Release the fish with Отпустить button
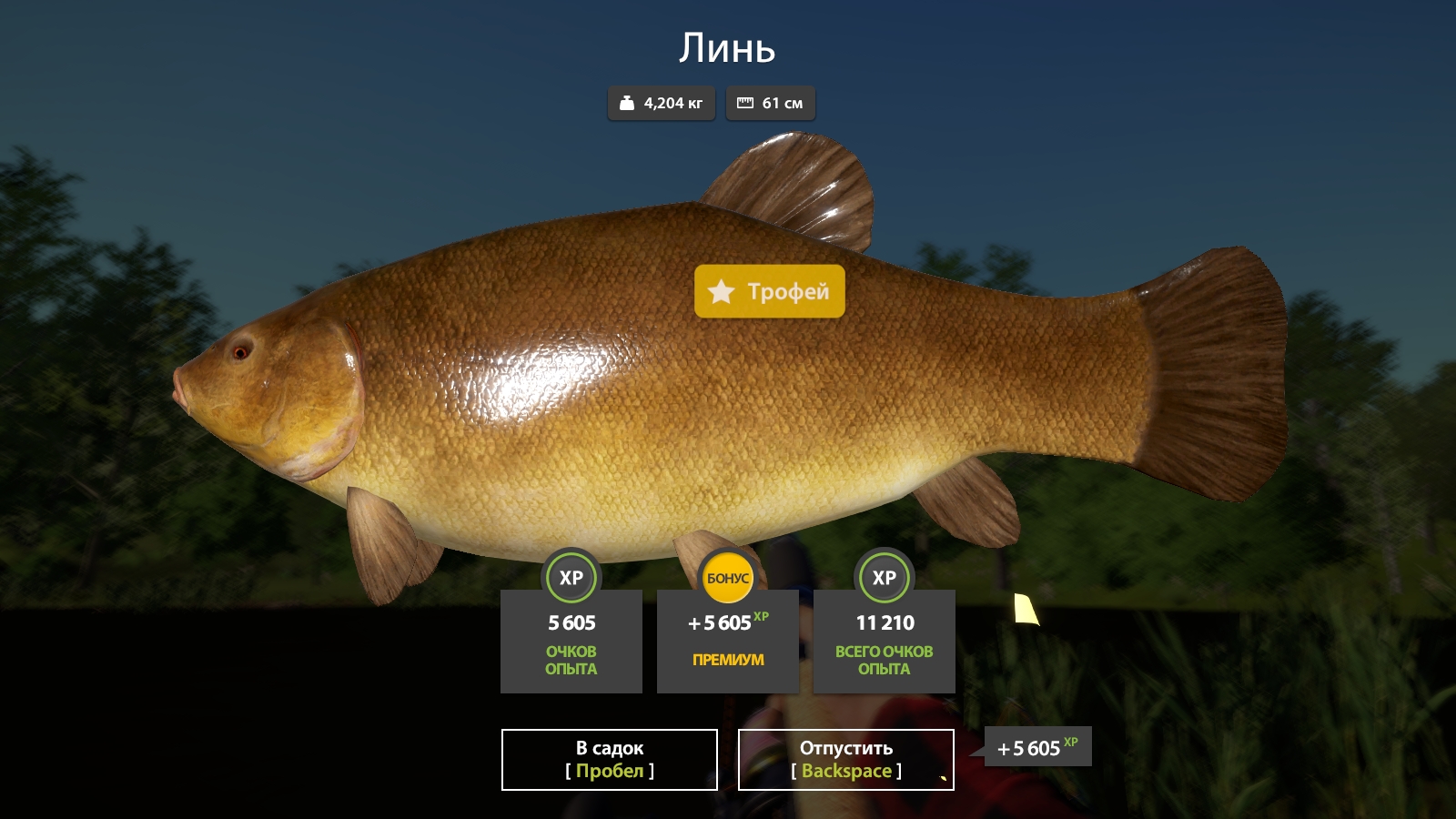Screen dimensions: 1456x819 845,760
